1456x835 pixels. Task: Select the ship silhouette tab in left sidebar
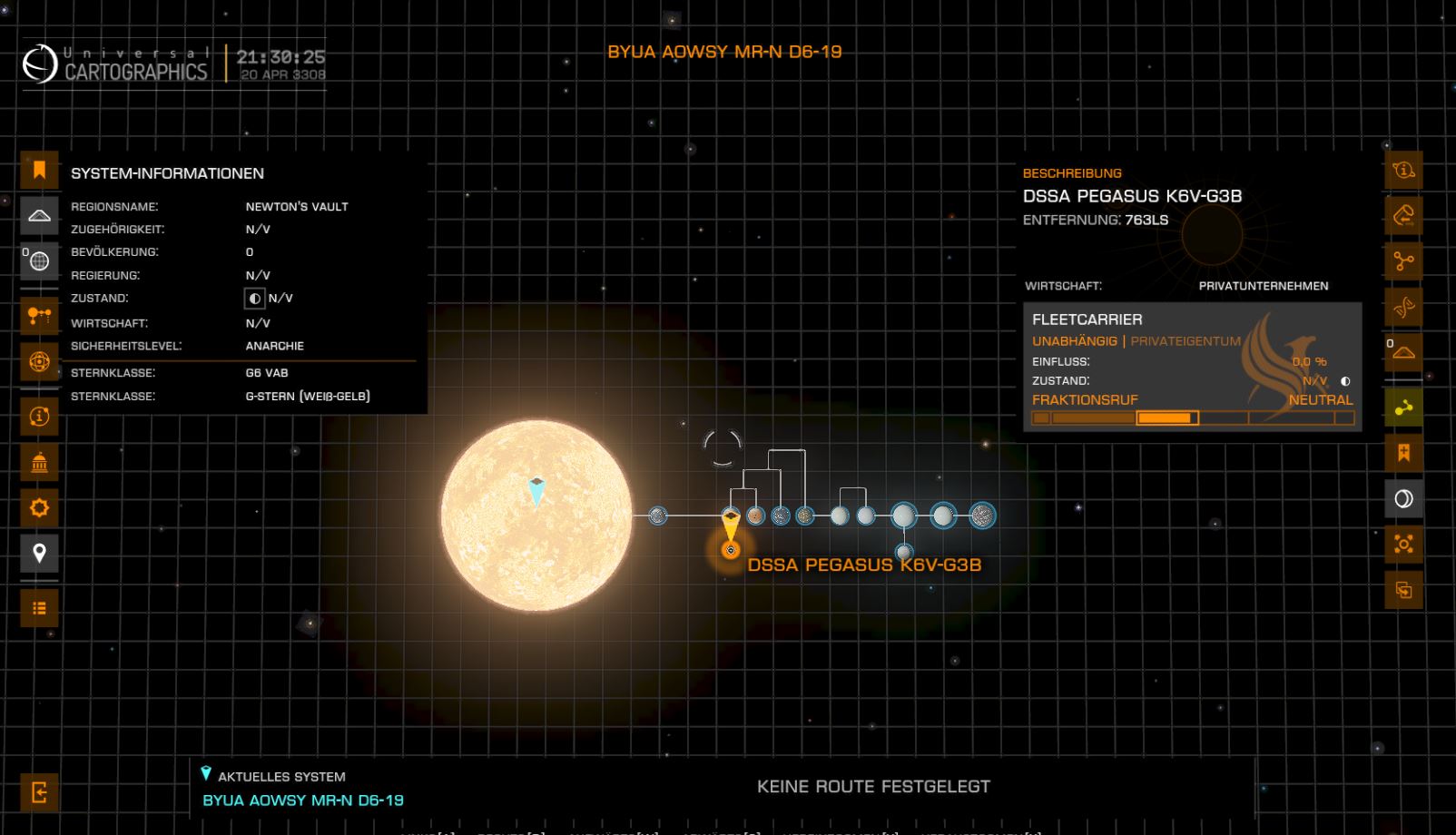click(39, 216)
